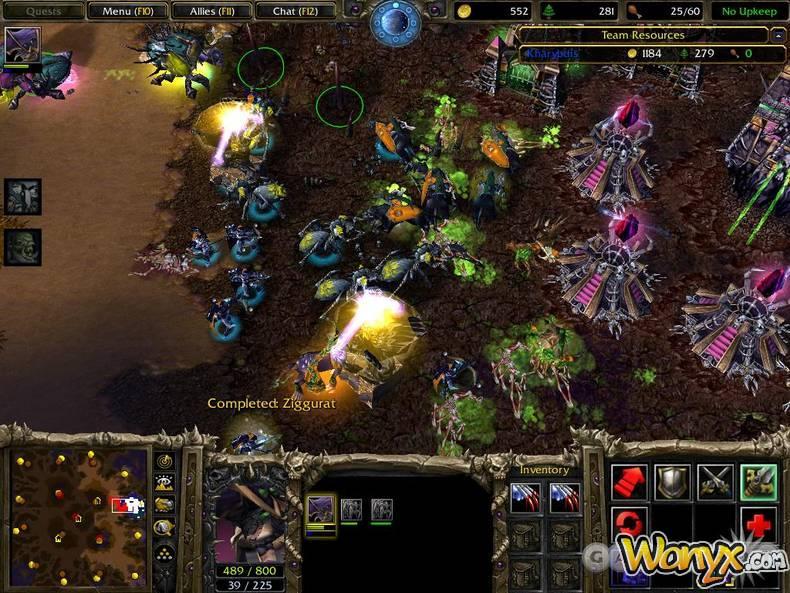The width and height of the screenshot is (790, 593).
Task: Toggle minimap creep camp display
Action: coord(165,528)
